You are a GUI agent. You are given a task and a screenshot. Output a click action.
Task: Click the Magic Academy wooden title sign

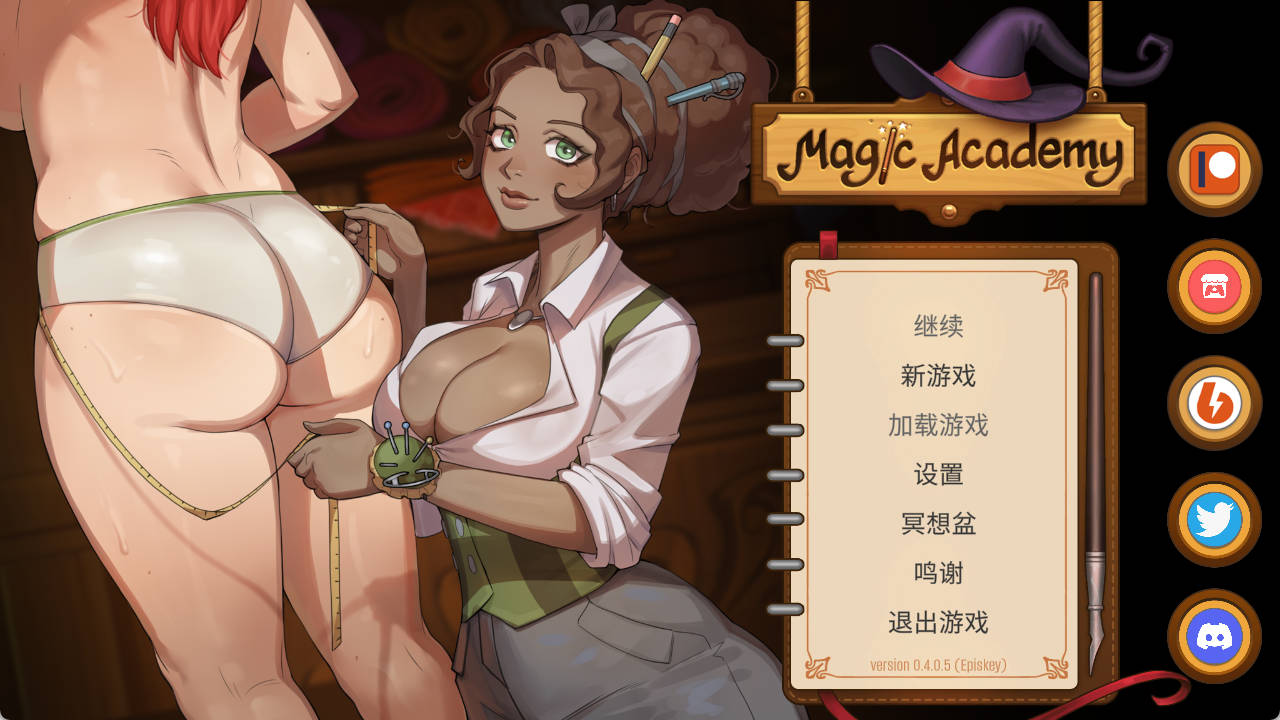tap(950, 152)
